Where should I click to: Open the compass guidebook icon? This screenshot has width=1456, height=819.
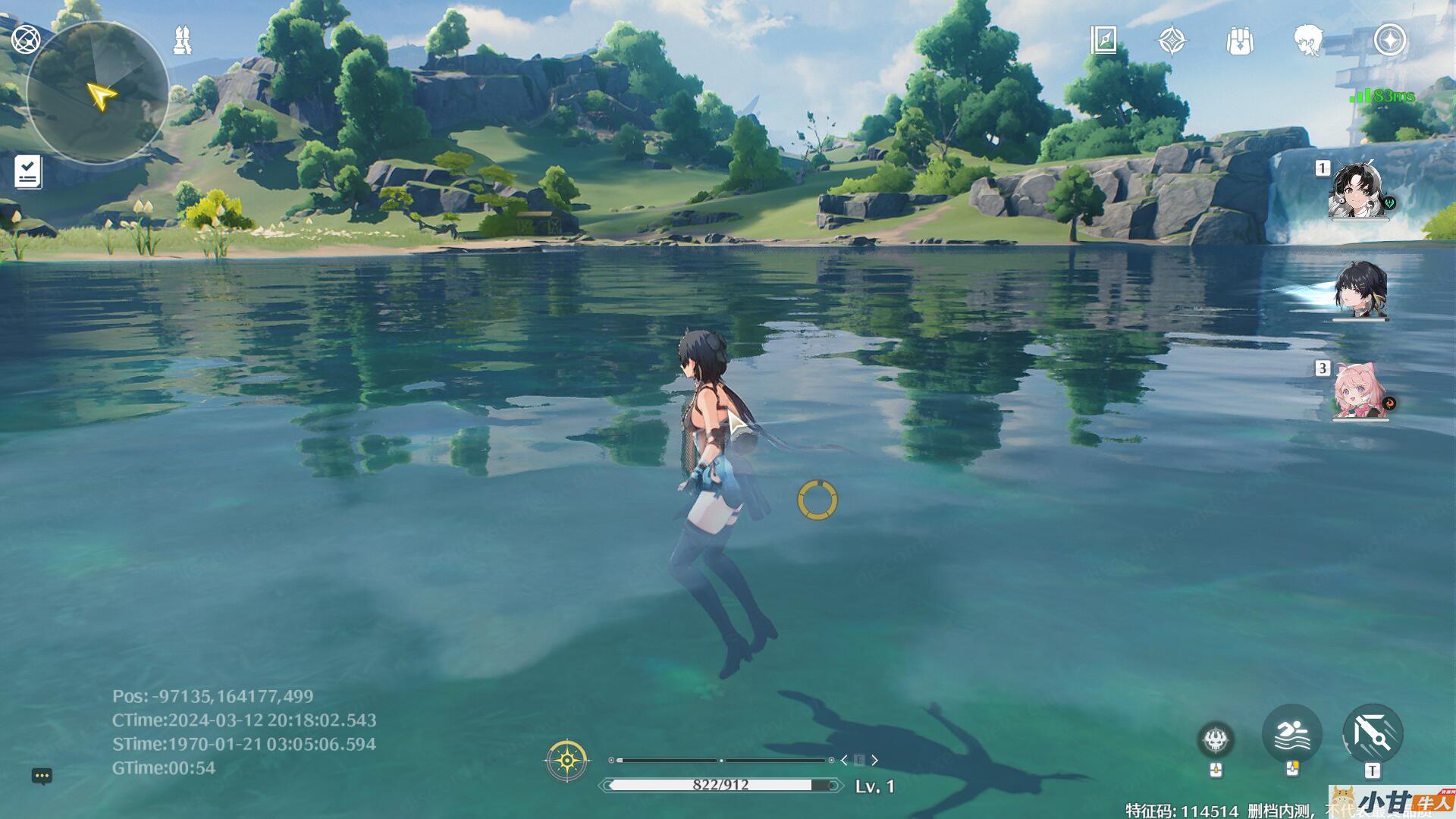[1103, 40]
